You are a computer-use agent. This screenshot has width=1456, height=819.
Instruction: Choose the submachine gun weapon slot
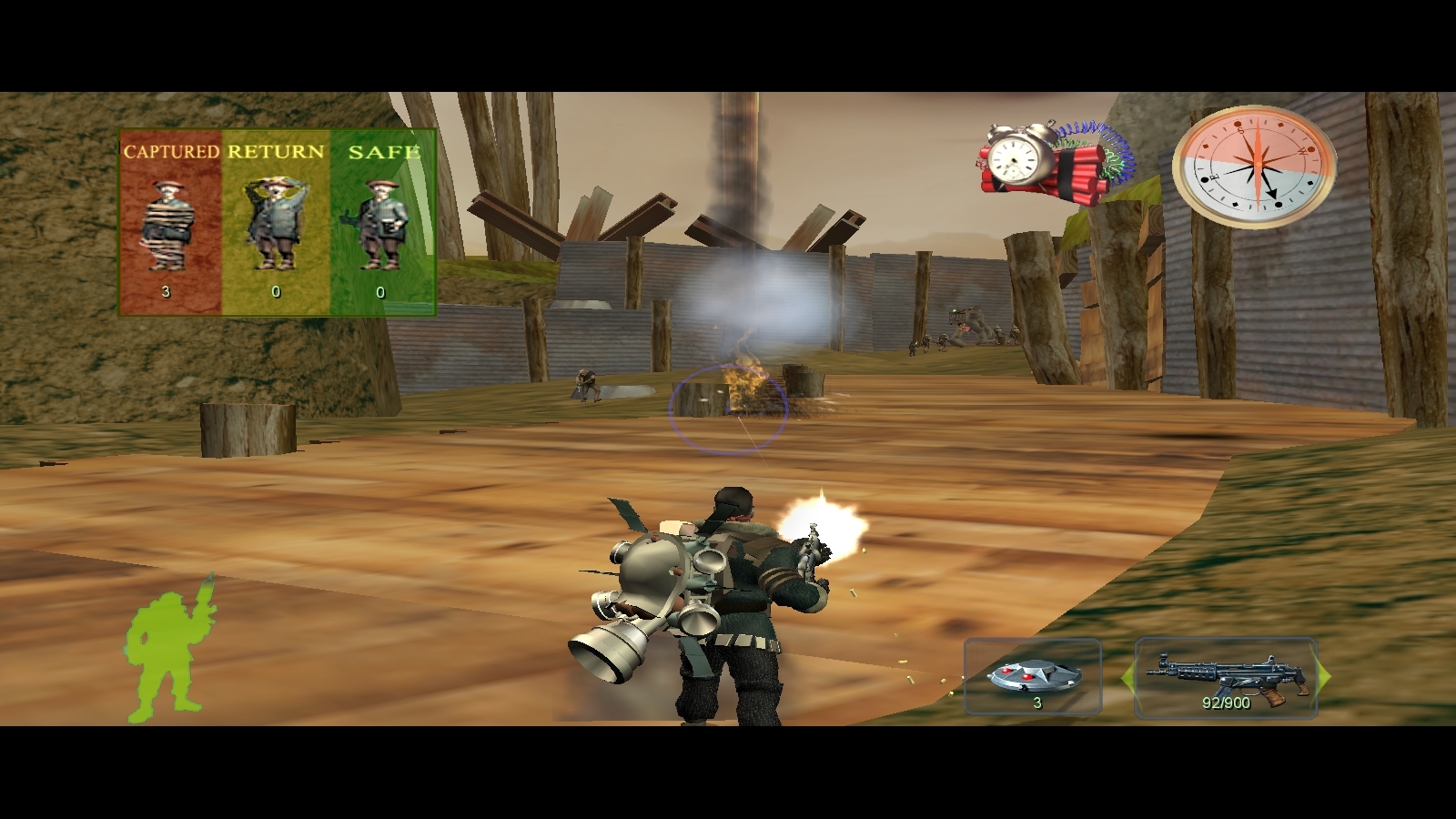click(1226, 678)
